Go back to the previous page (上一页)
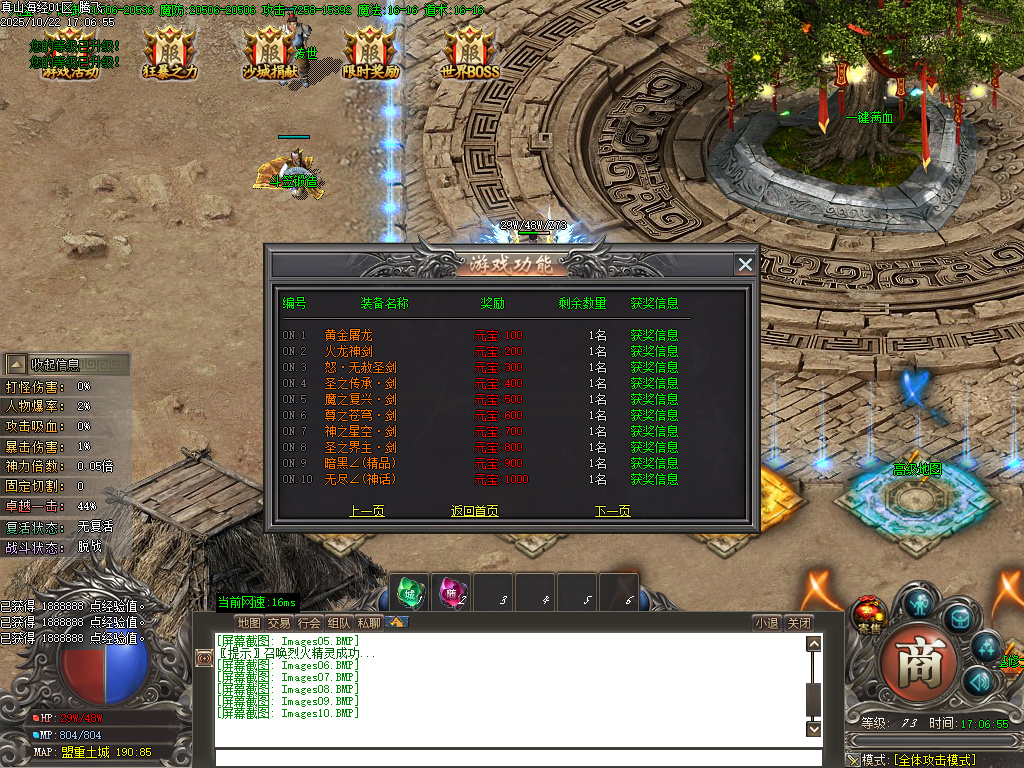 pos(366,511)
